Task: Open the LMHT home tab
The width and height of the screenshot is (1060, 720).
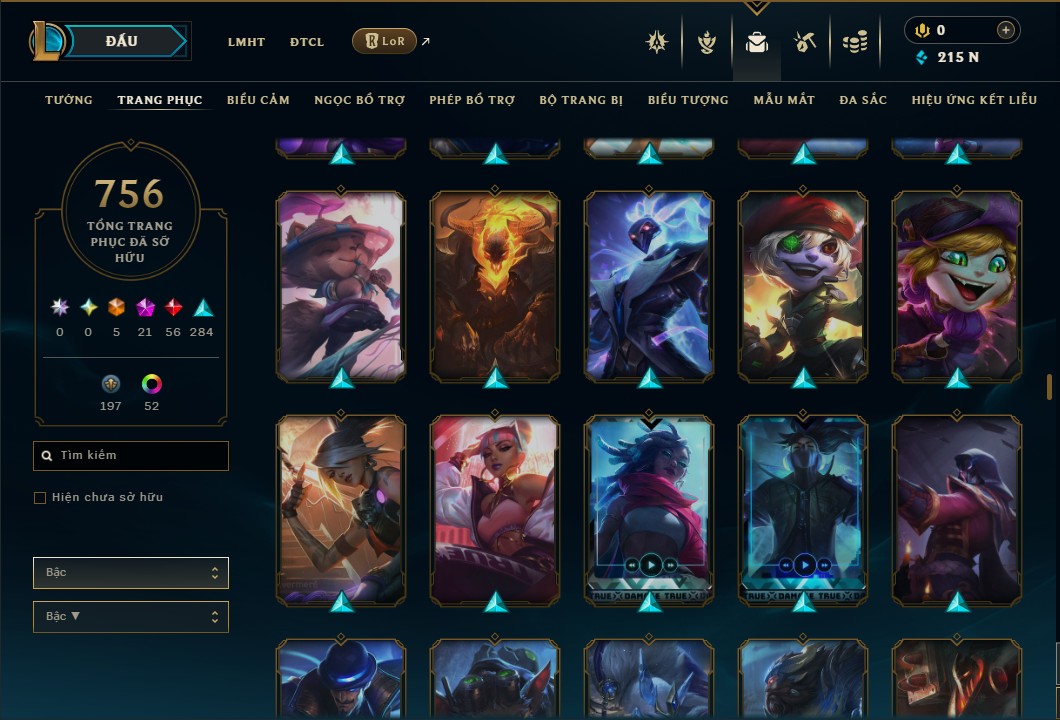Action: 246,42
